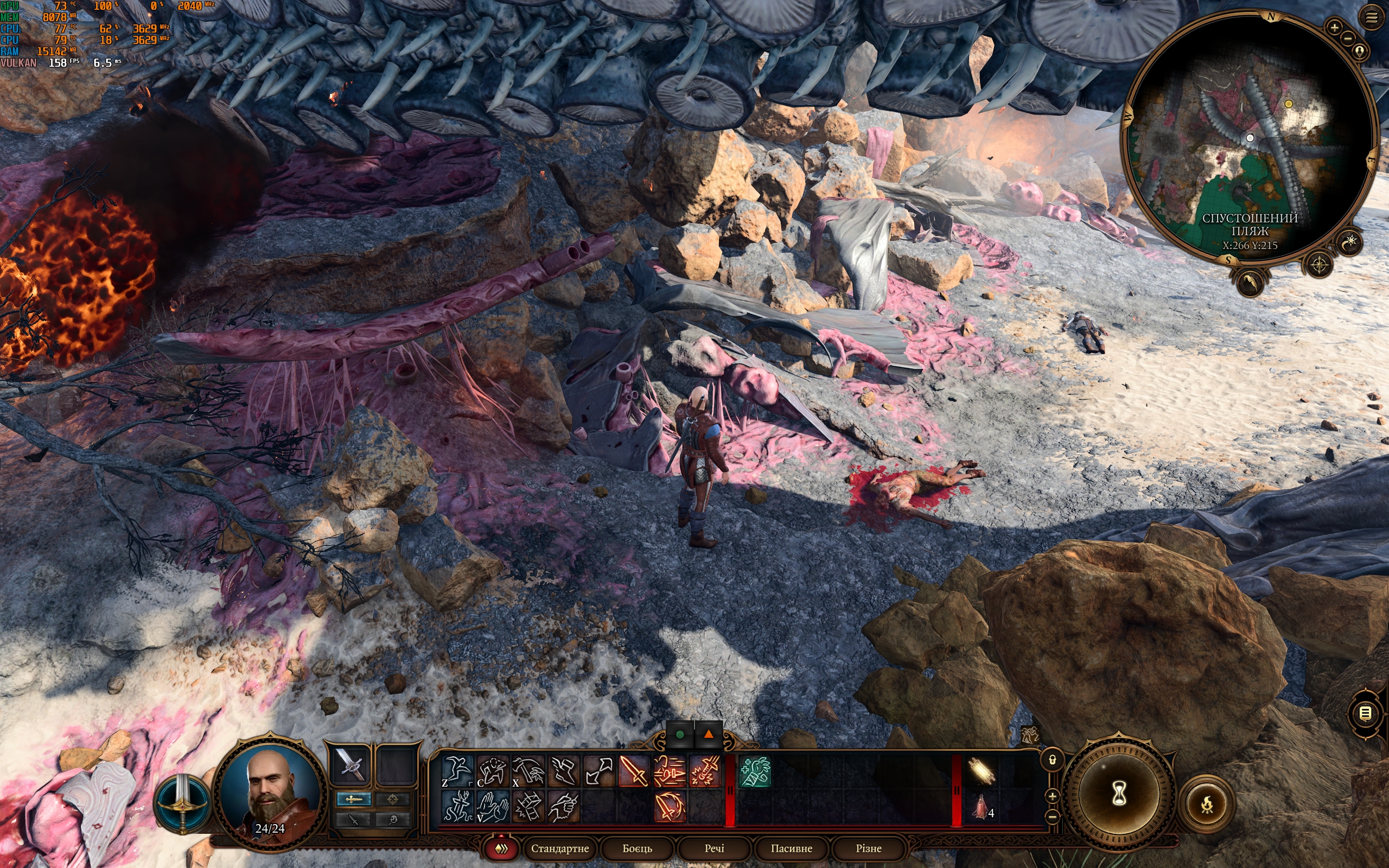This screenshot has width=1389, height=868.
Task: Open the combat log on the right edge
Action: pos(1366,713)
